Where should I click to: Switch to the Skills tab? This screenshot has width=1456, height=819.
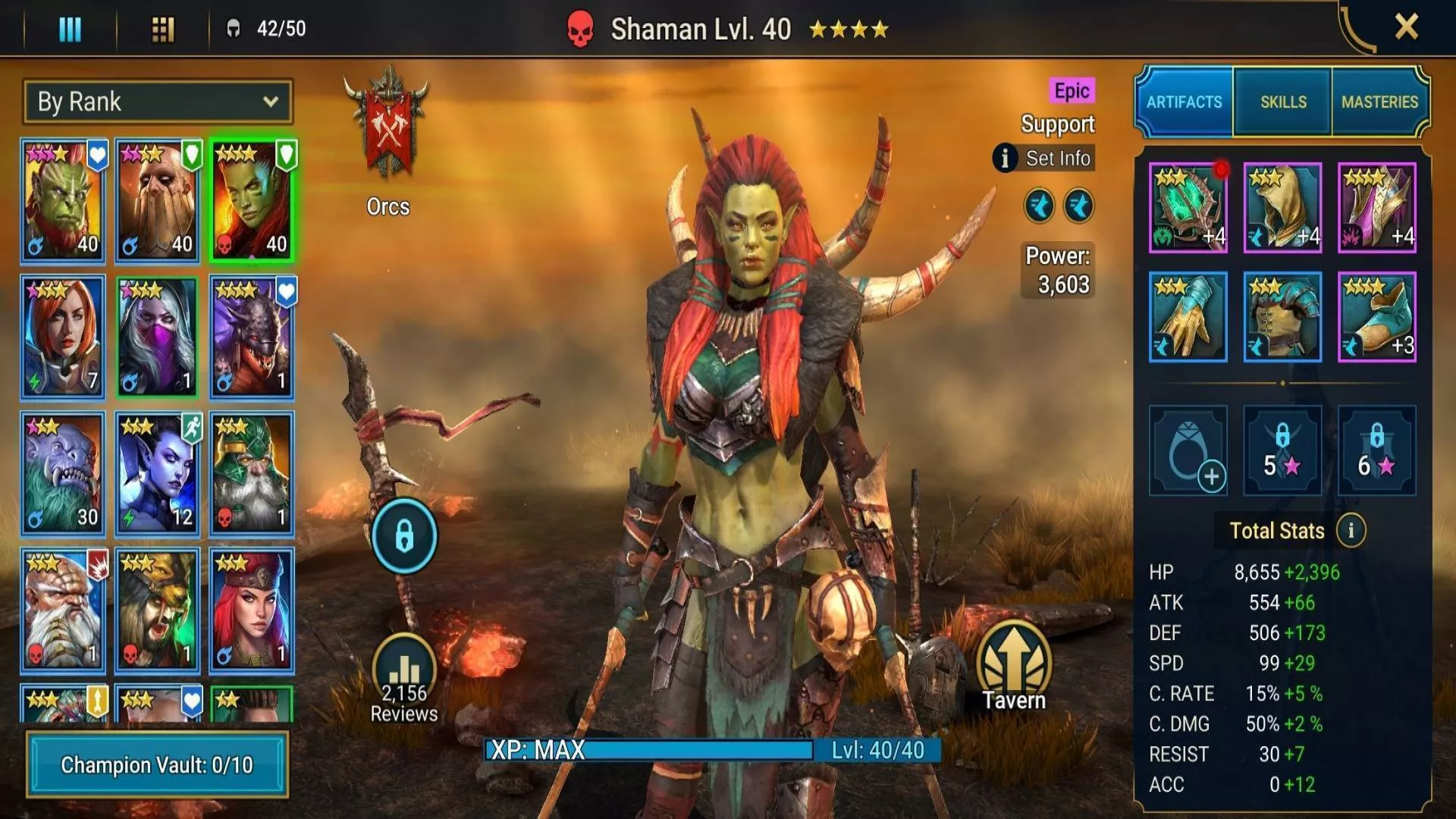pyautogui.click(x=1283, y=102)
